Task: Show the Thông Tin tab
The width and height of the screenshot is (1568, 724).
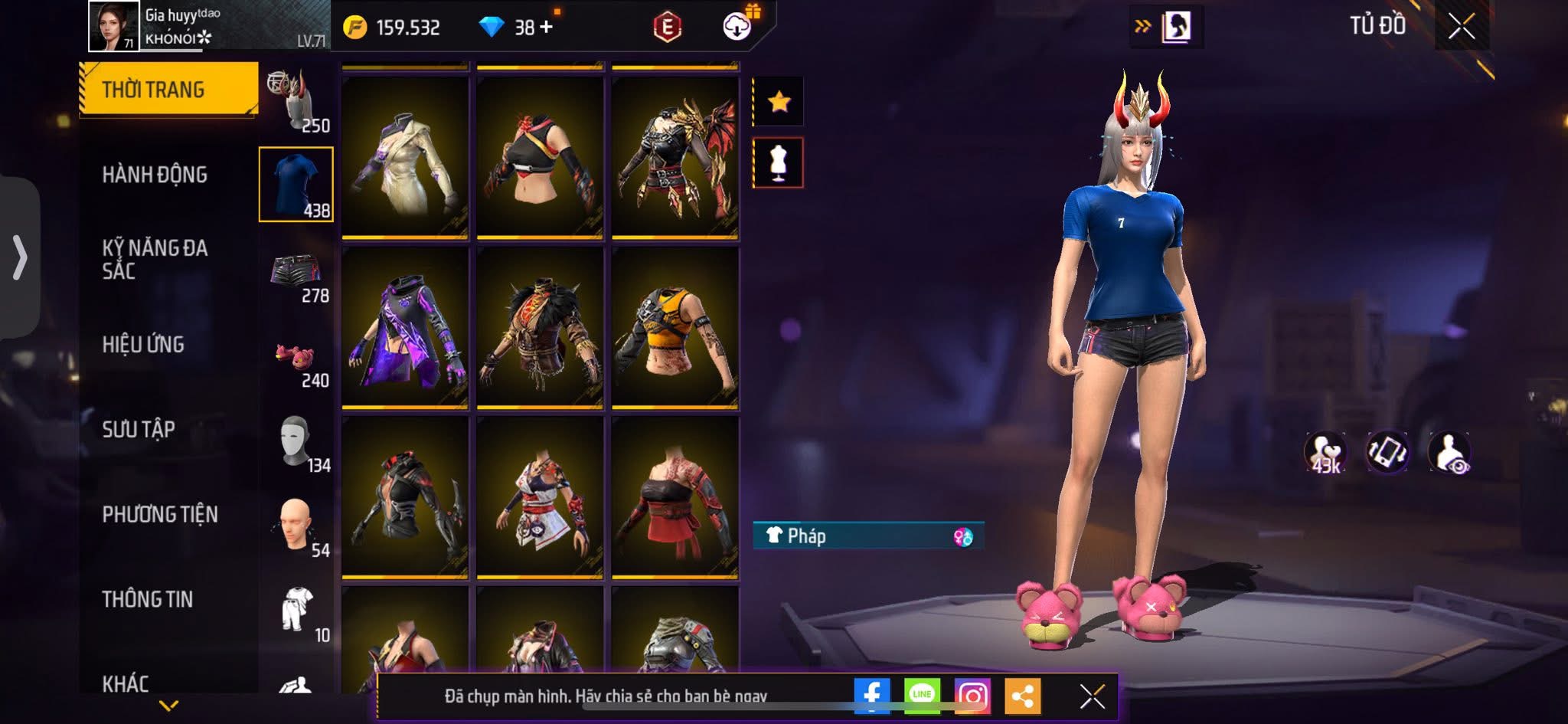Action: click(x=148, y=599)
